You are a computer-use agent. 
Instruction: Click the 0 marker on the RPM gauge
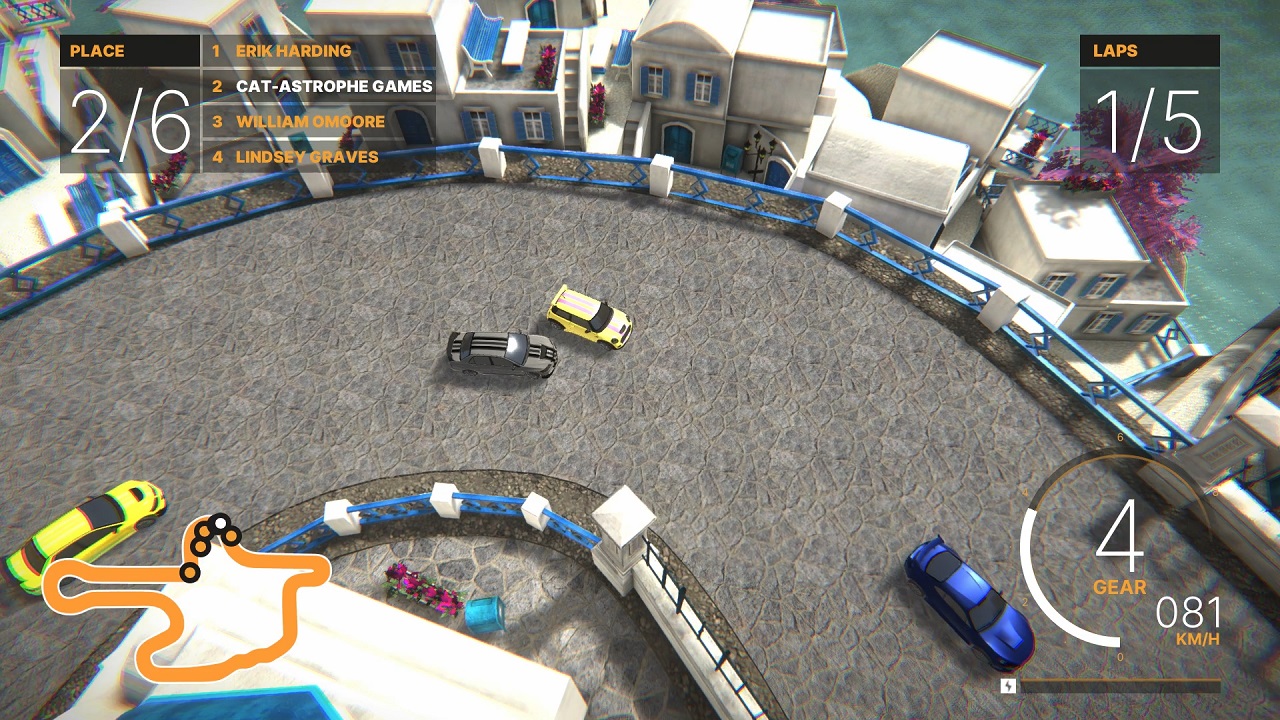pos(1118,657)
